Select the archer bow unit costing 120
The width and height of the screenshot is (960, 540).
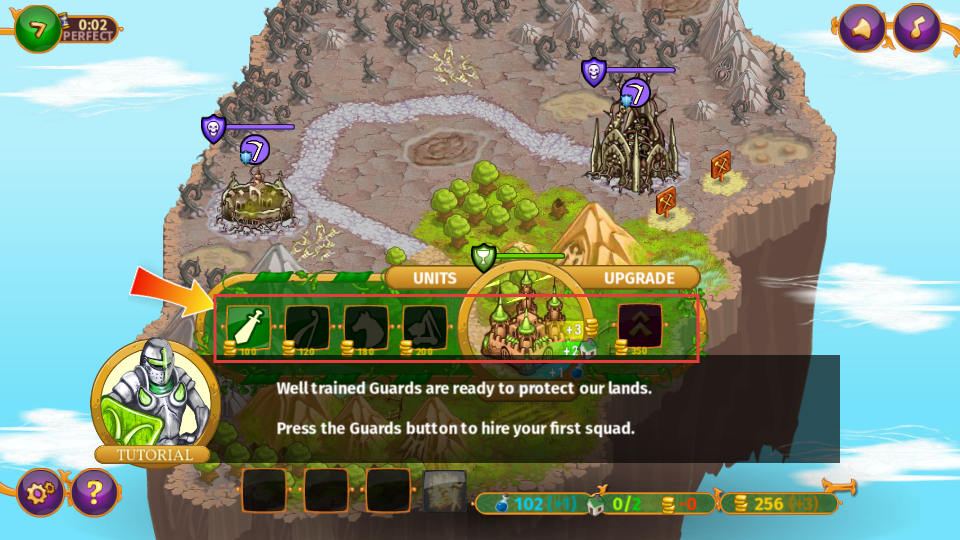tap(307, 326)
